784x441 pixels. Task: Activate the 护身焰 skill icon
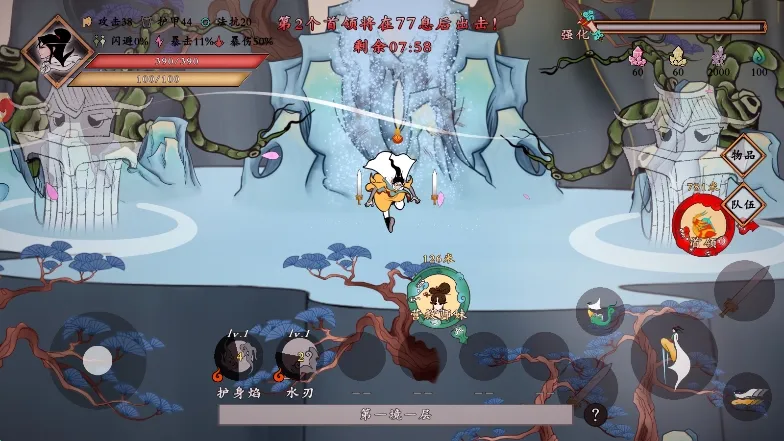pyautogui.click(x=238, y=357)
